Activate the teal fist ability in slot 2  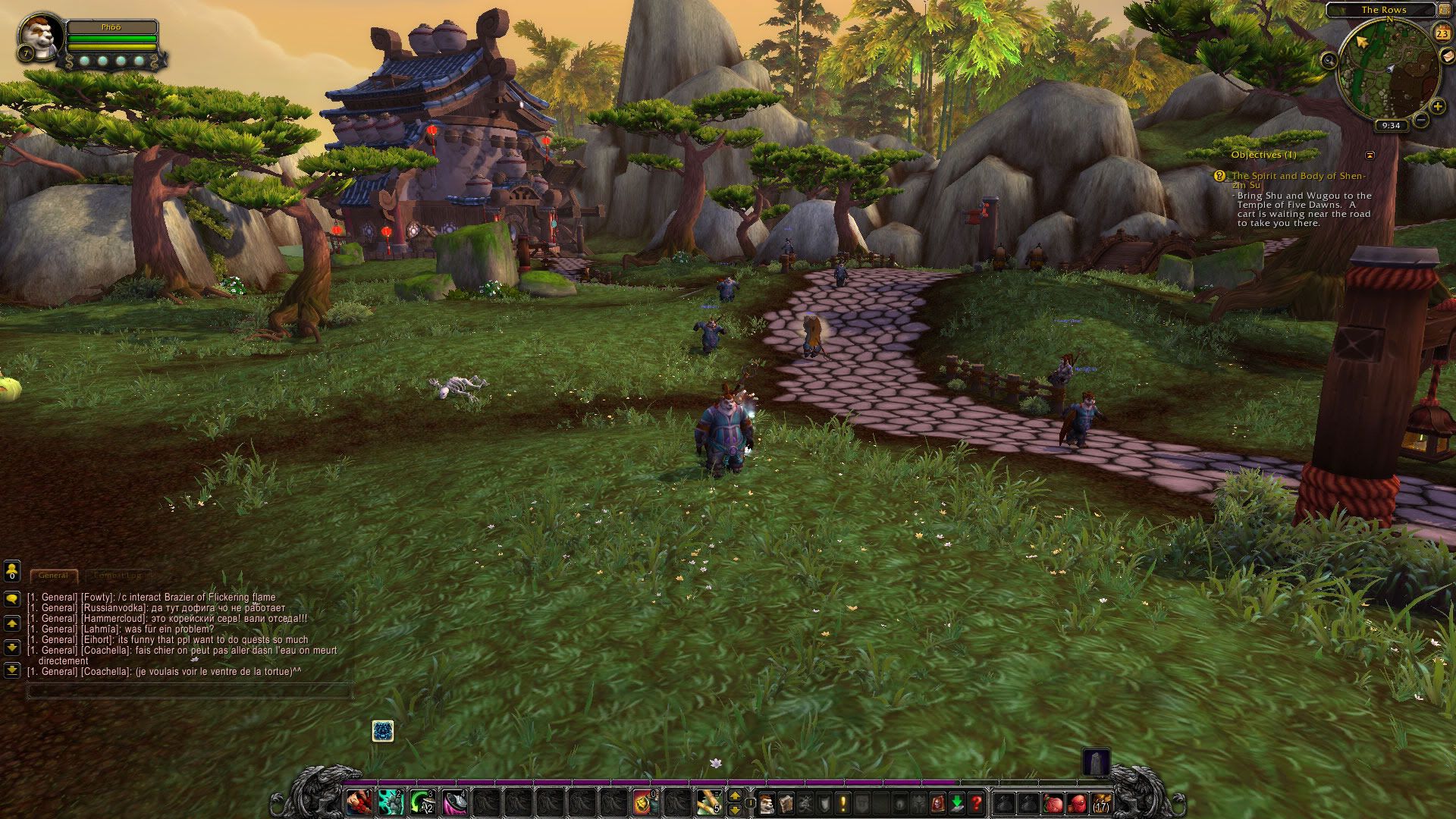pos(391,802)
